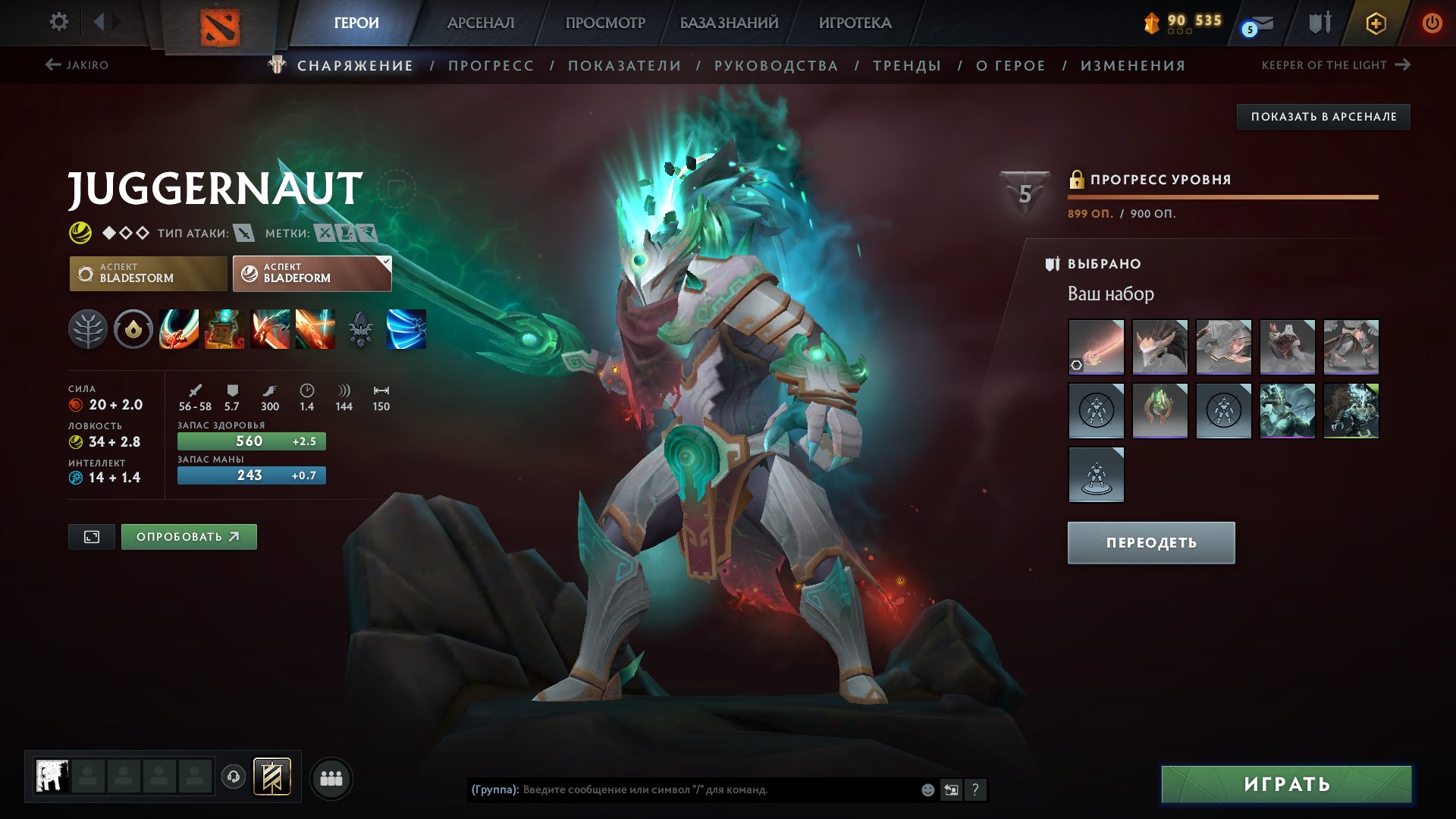Toggle the facet droplet icon near aspects

pyautogui.click(x=133, y=328)
